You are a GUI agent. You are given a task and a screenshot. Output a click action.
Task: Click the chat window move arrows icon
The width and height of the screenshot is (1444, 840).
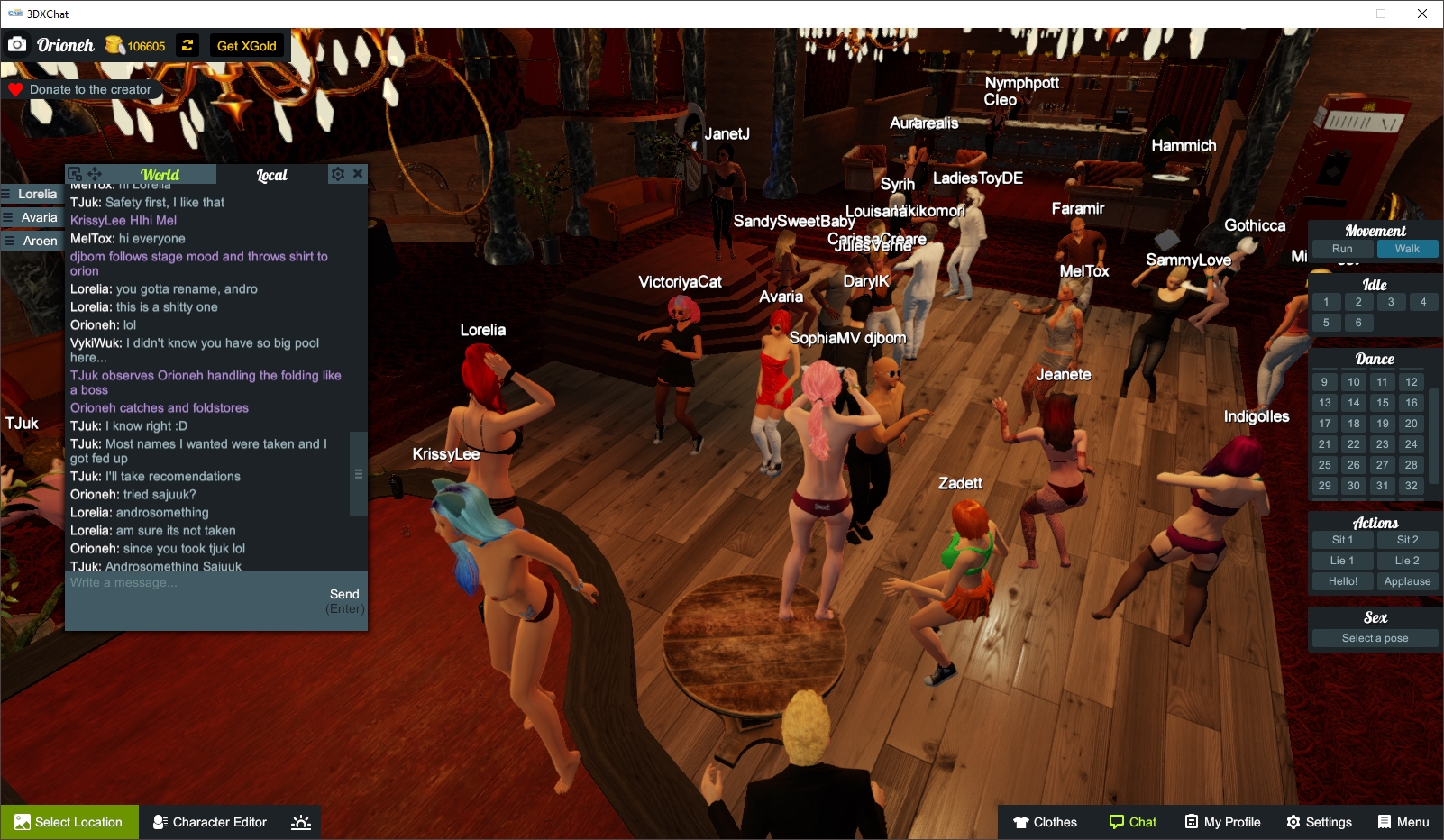pos(94,172)
